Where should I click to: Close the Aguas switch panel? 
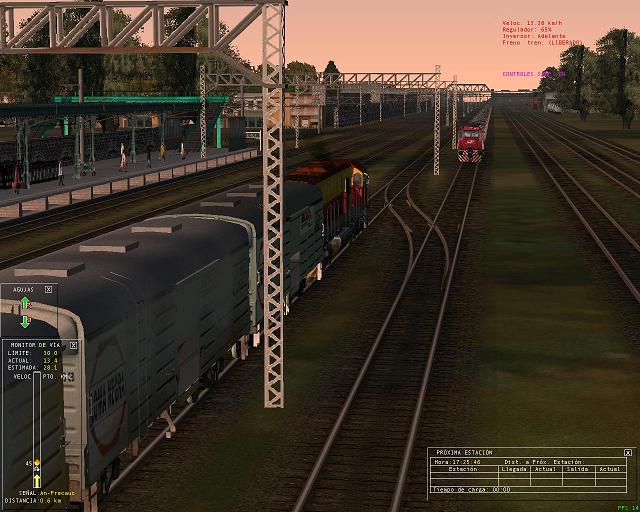tap(48, 289)
